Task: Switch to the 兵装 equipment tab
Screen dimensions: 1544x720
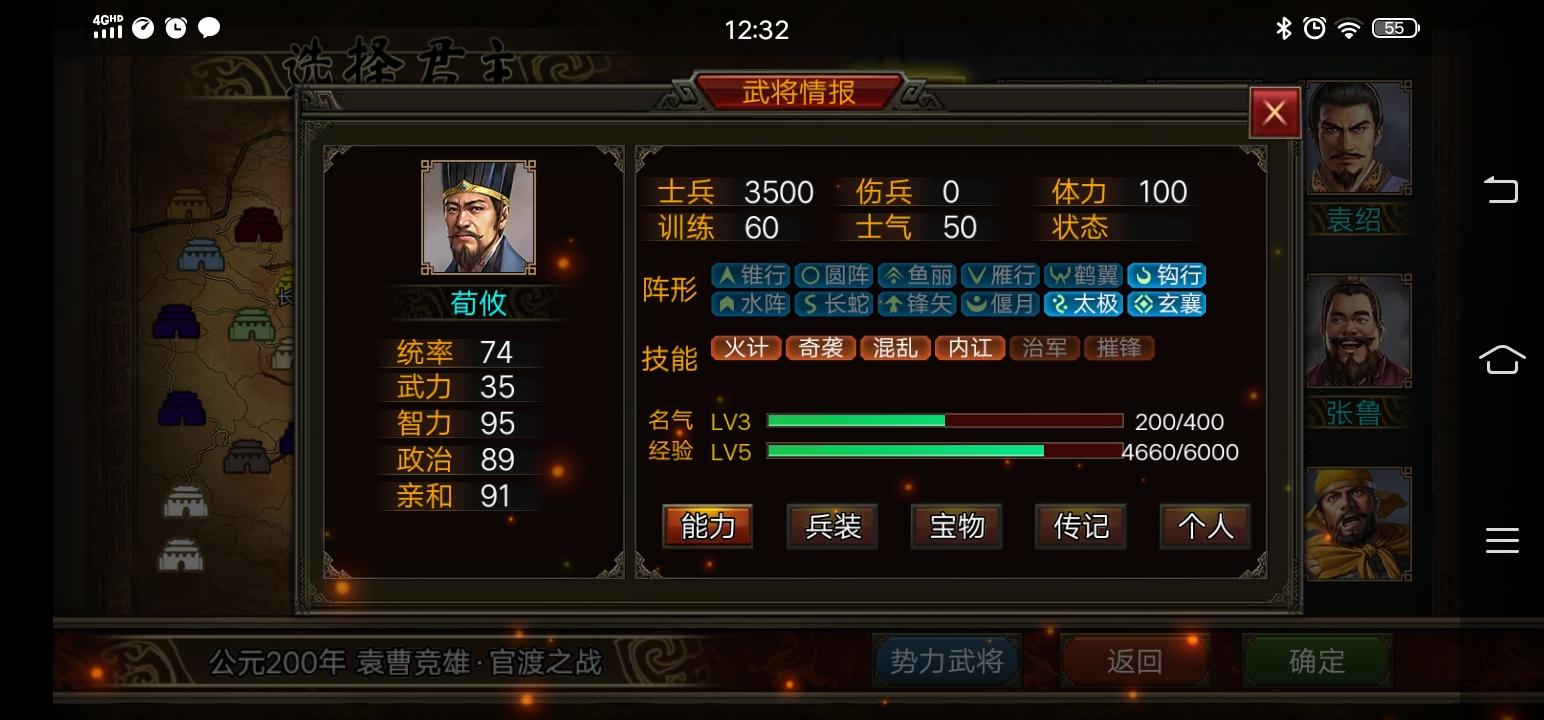Action: (x=832, y=527)
